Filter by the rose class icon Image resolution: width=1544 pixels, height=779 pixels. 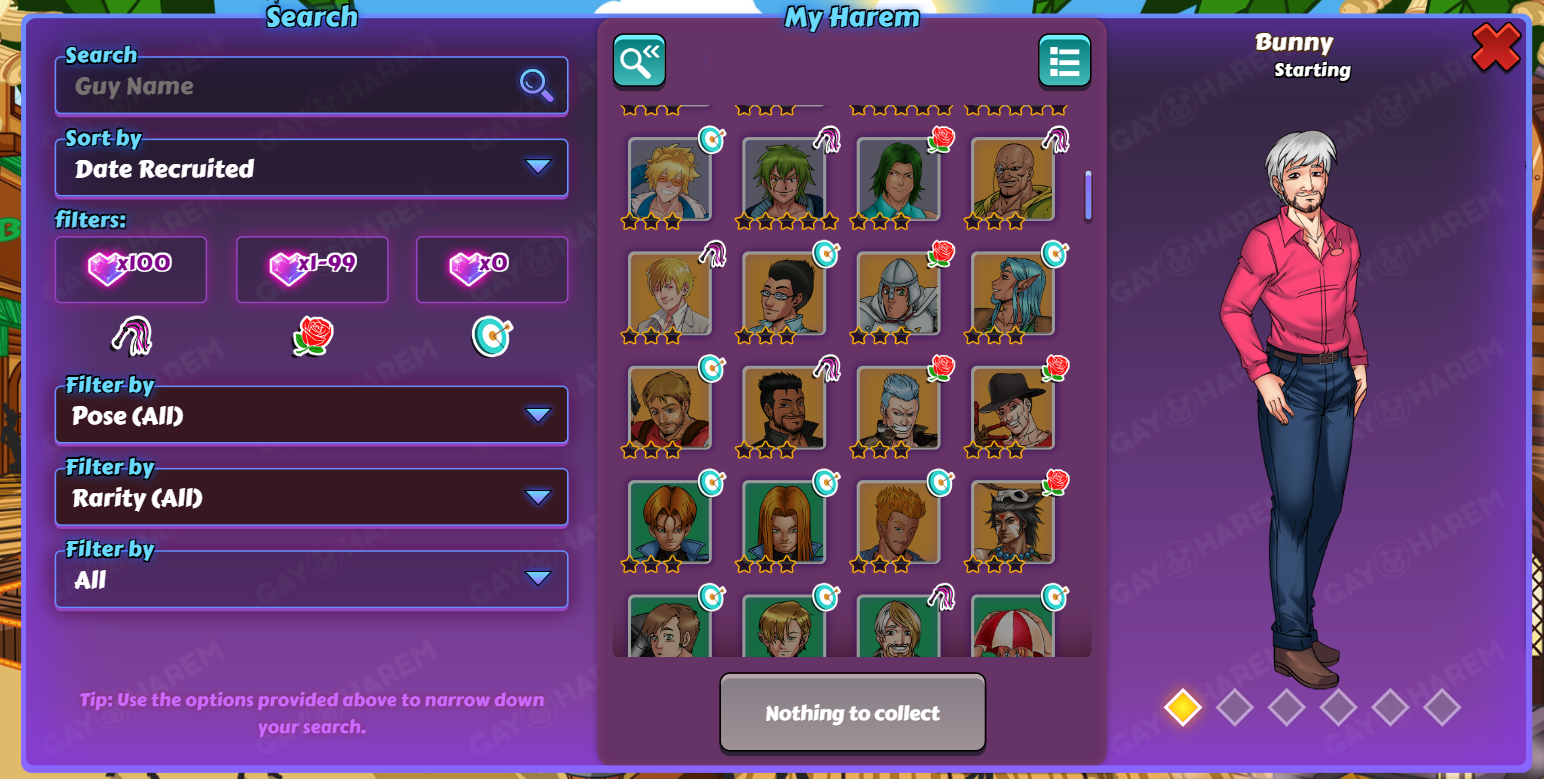point(312,338)
